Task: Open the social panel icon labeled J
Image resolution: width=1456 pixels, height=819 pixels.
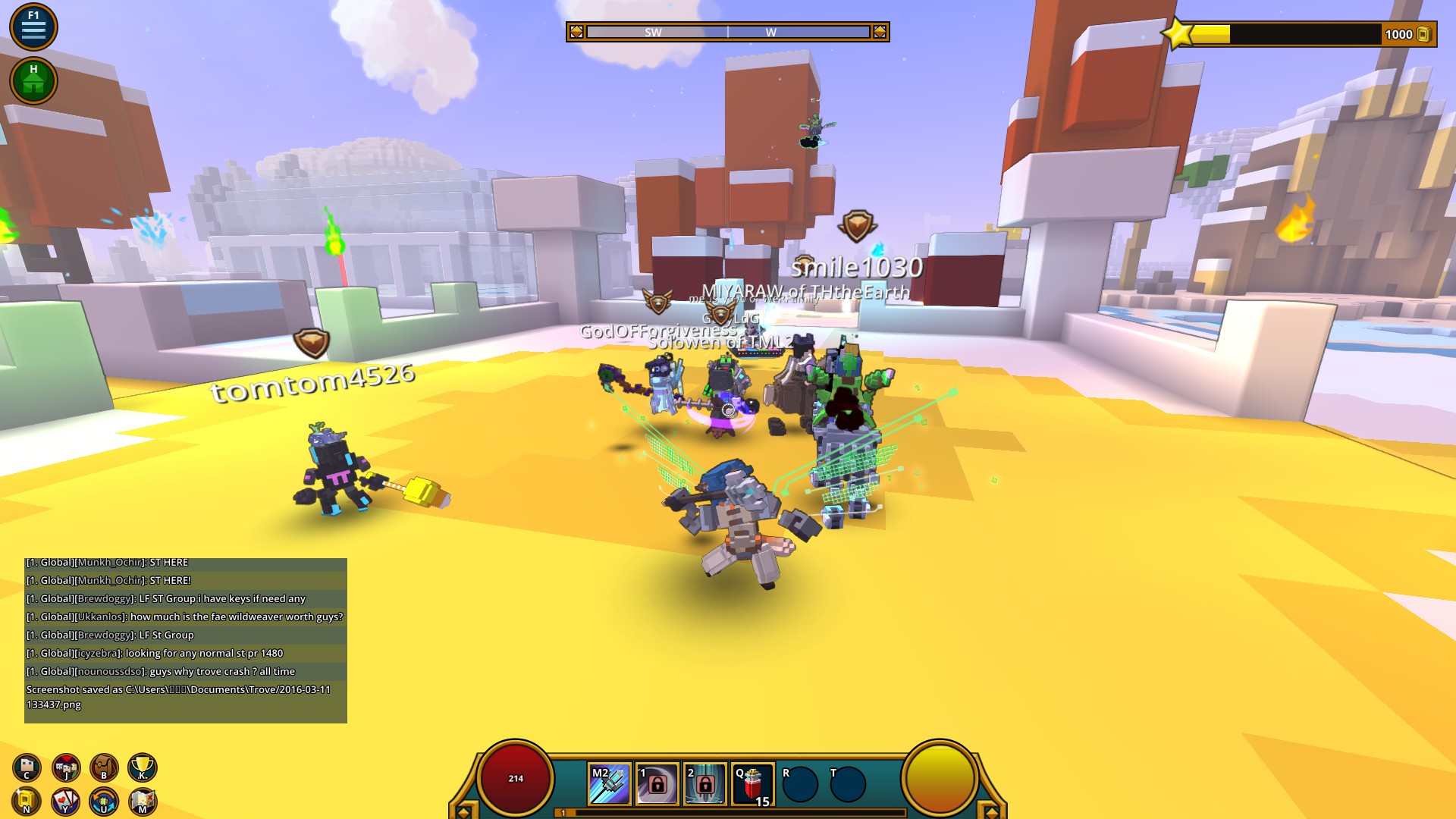Action: (64, 767)
